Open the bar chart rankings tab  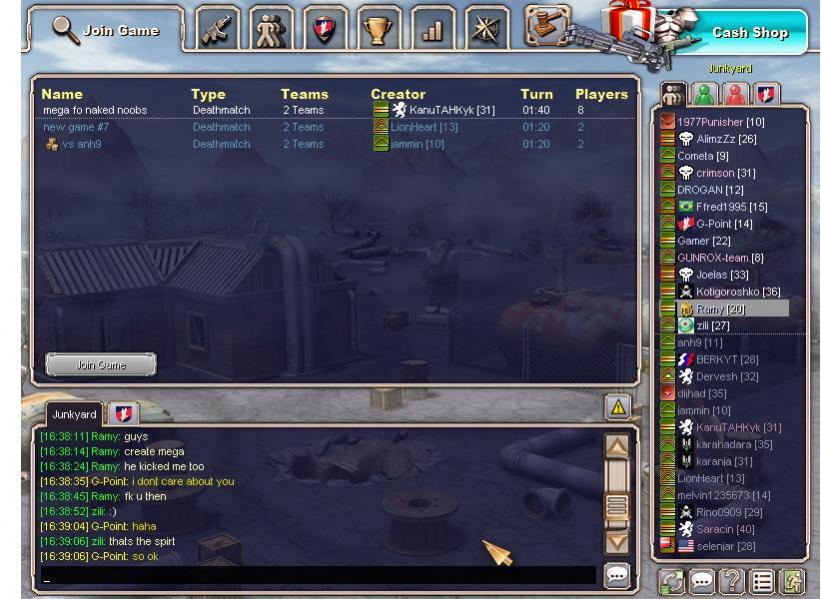click(x=432, y=31)
